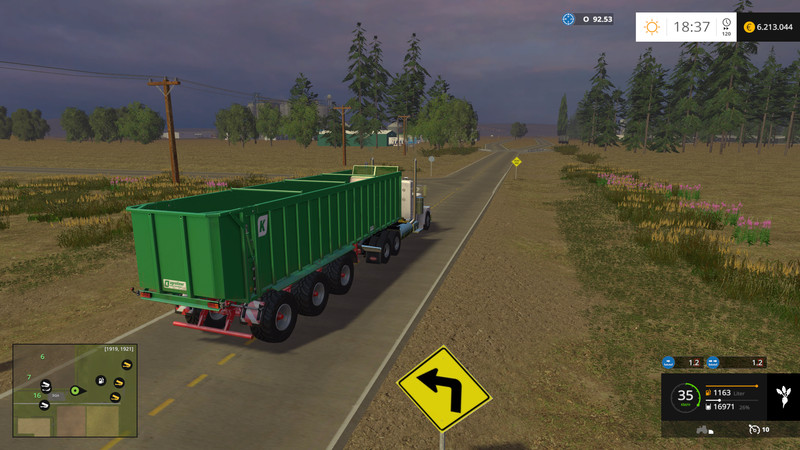Select the blue compass crosshair icon
800x450 pixels.
tap(569, 19)
